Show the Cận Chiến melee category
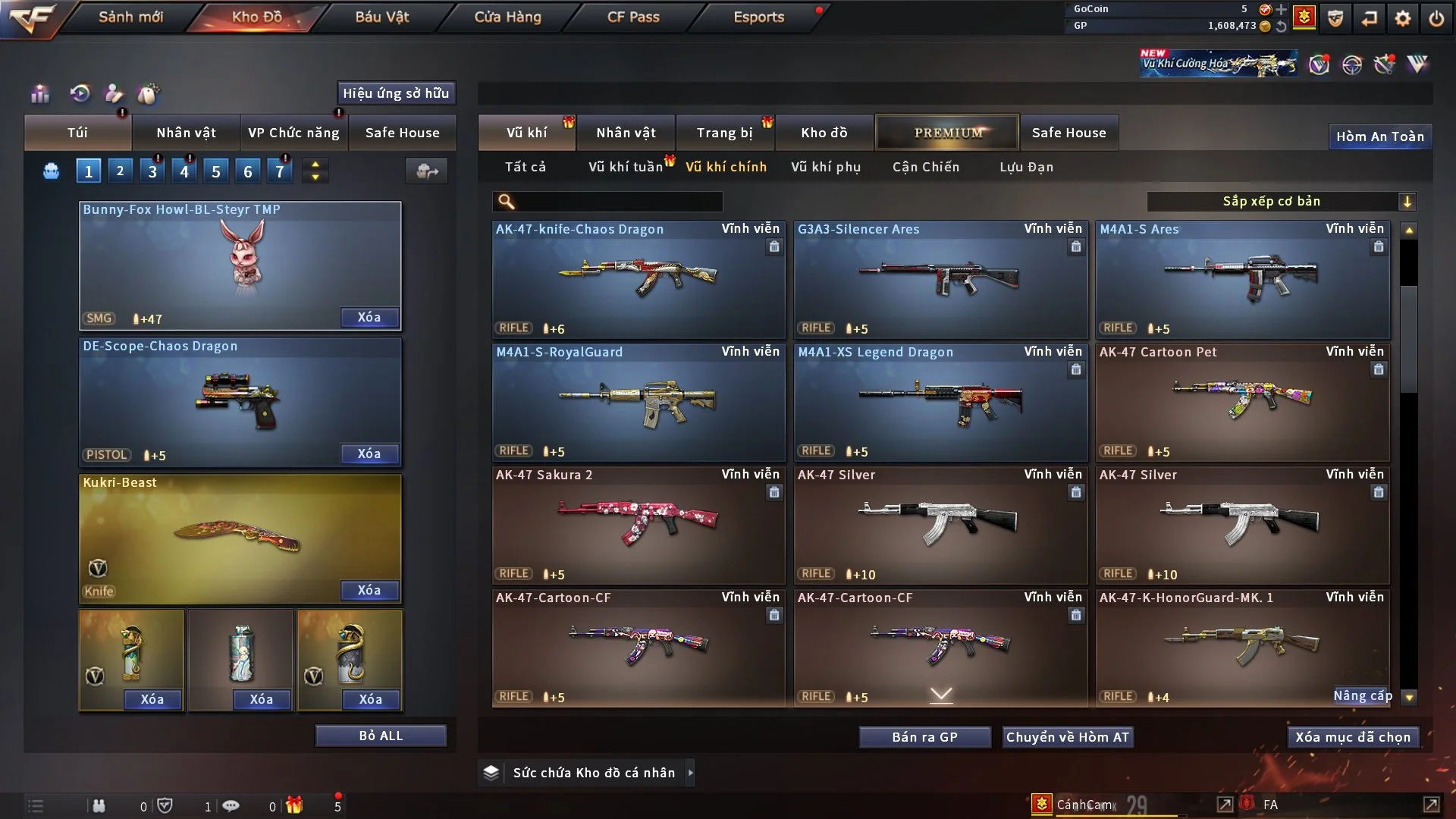The image size is (1456, 819). 925,167
